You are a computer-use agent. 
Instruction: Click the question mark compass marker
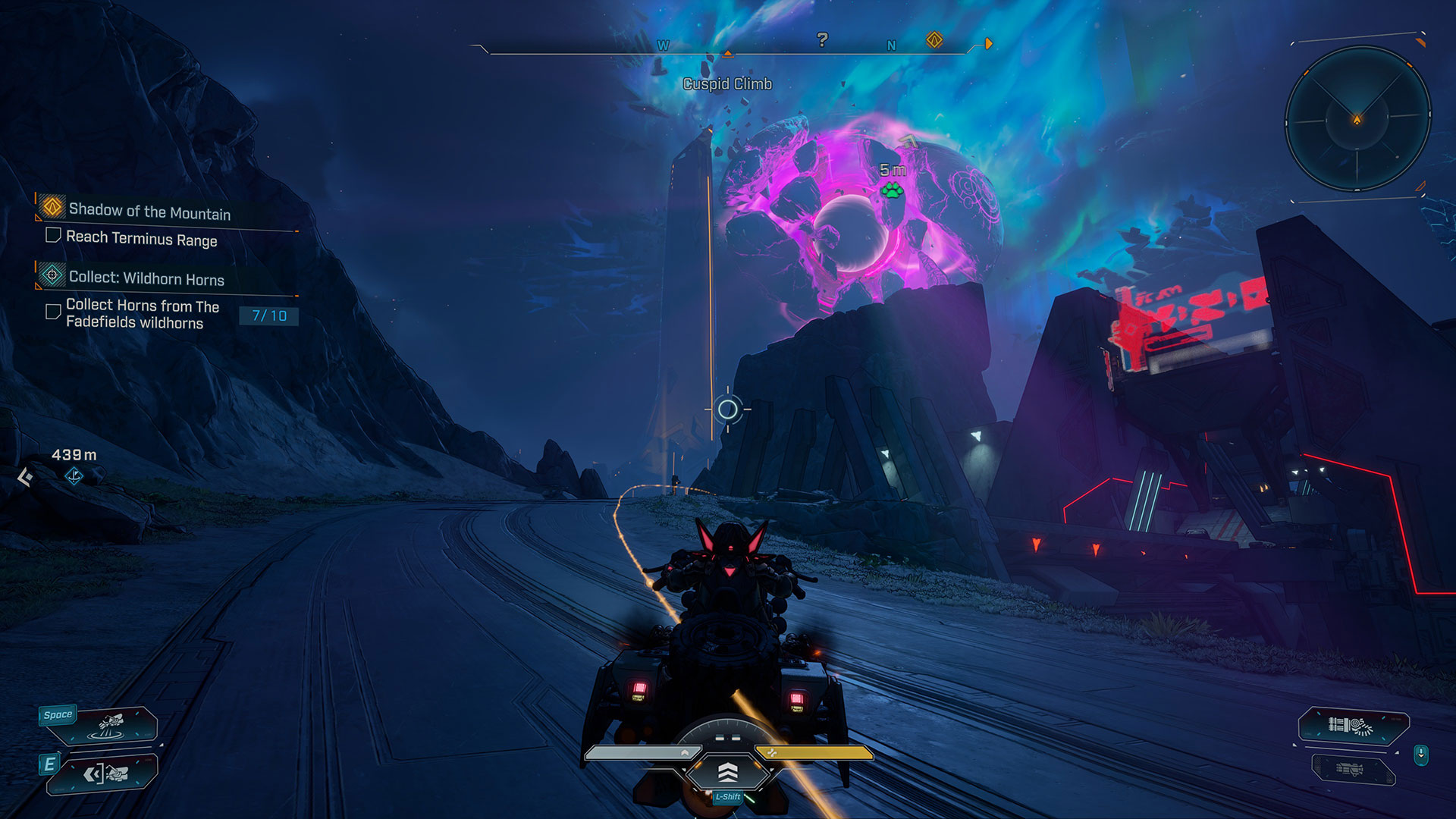822,39
